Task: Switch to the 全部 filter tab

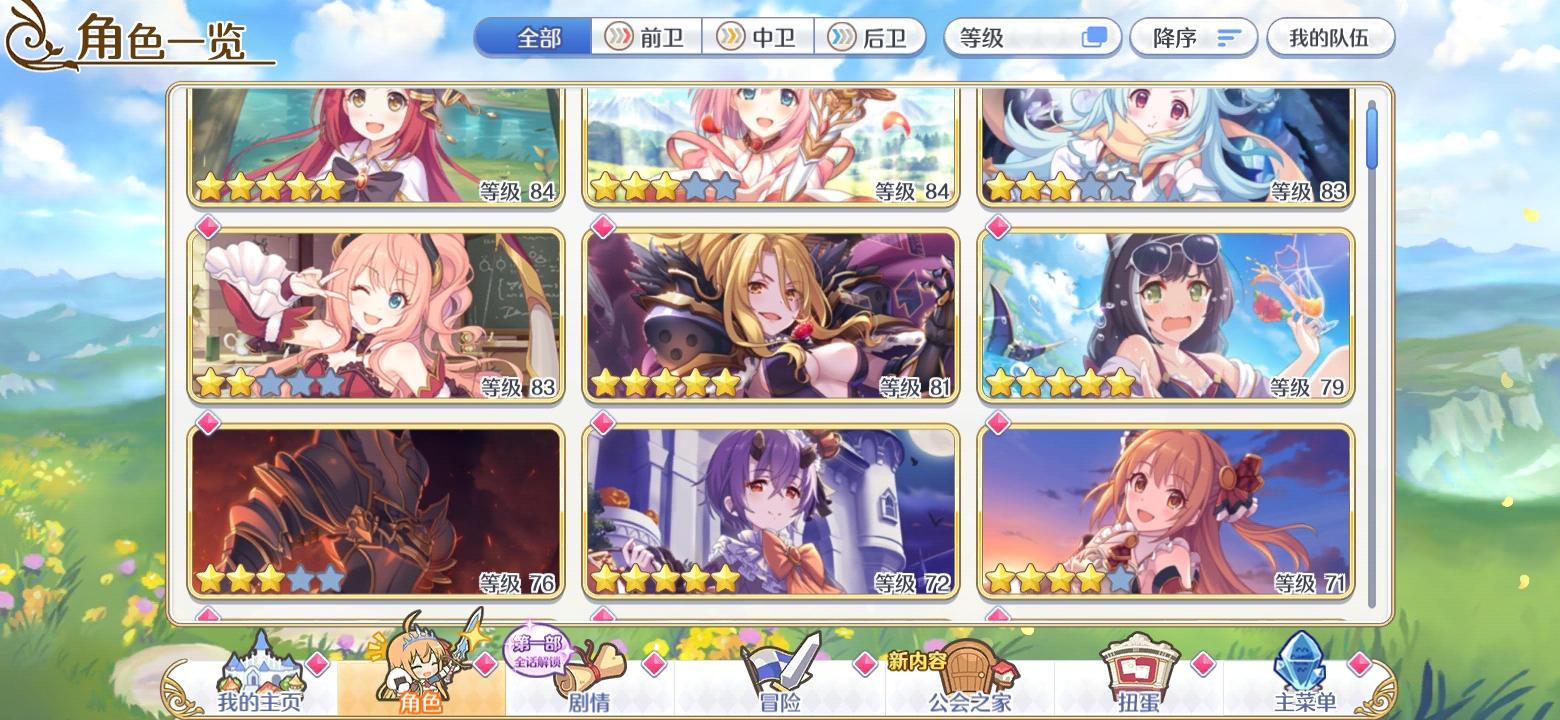Action: pos(534,35)
